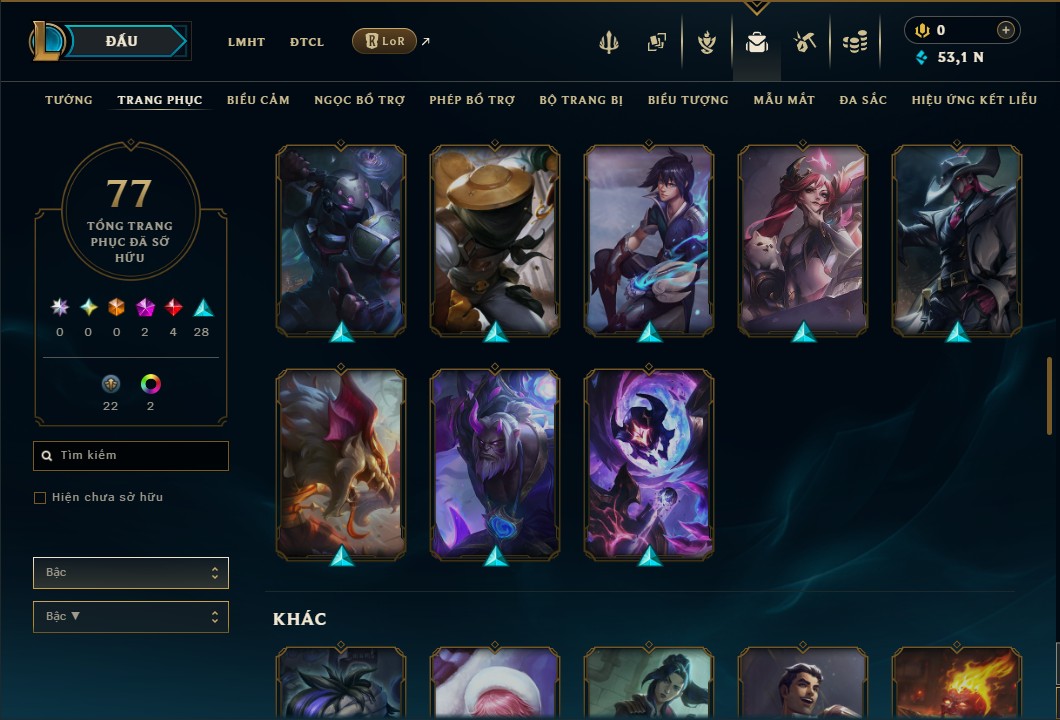
Task: Switch to the TƯỚNG tab
Action: [69, 100]
